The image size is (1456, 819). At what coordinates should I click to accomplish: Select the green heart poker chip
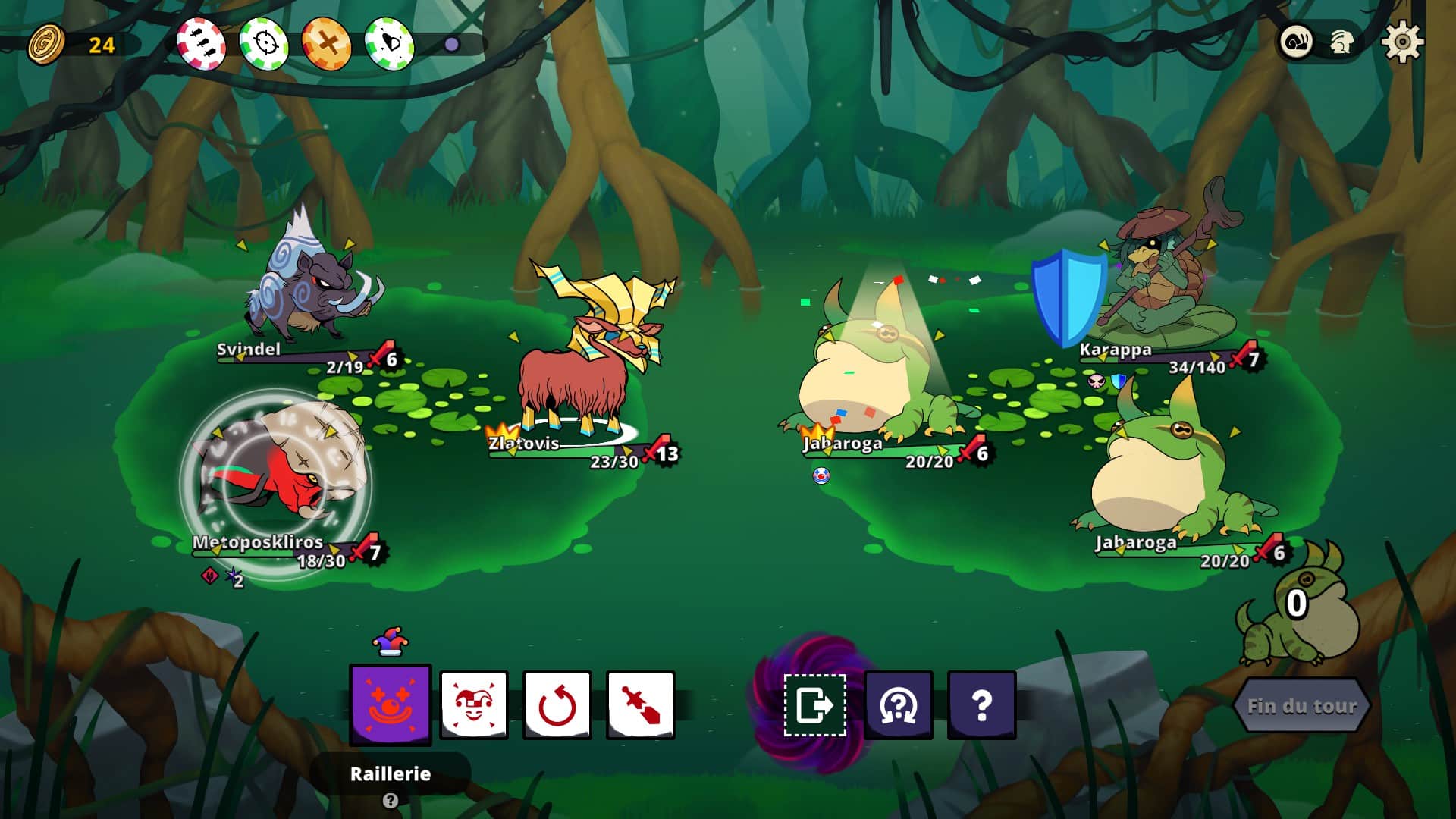(390, 43)
